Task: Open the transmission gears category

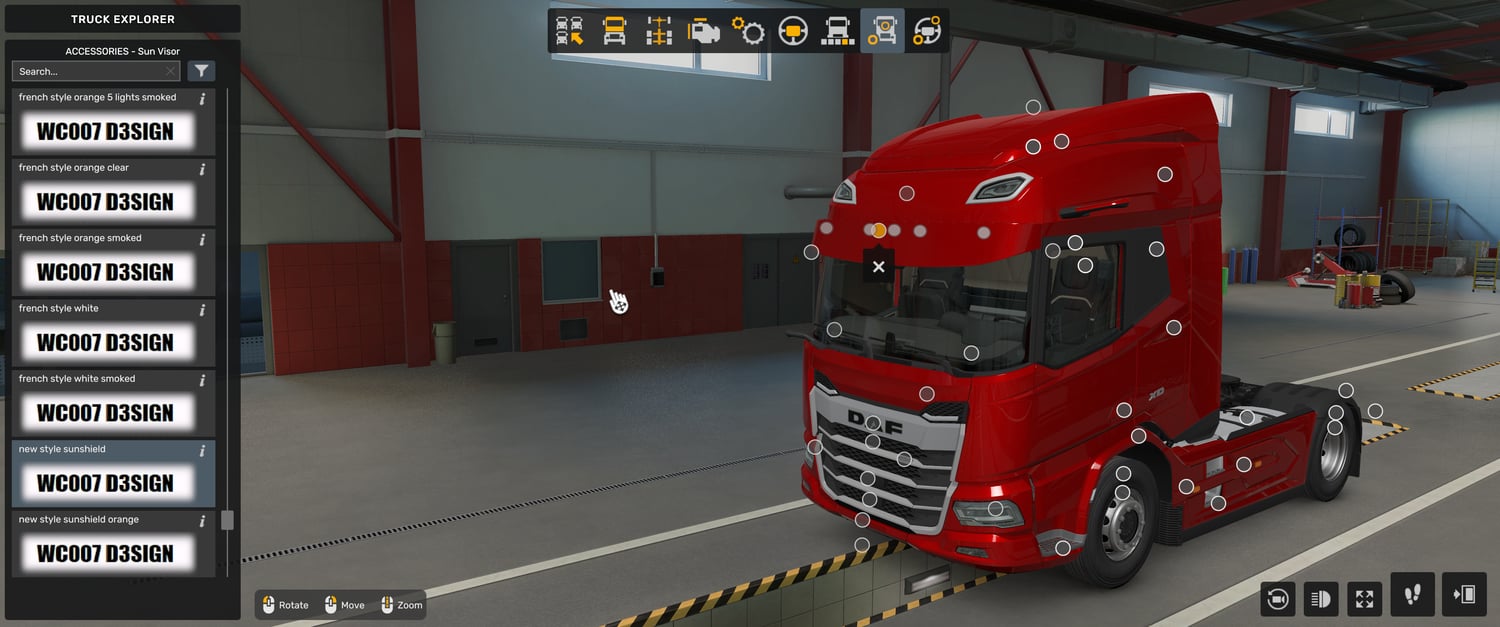Action: (748, 31)
